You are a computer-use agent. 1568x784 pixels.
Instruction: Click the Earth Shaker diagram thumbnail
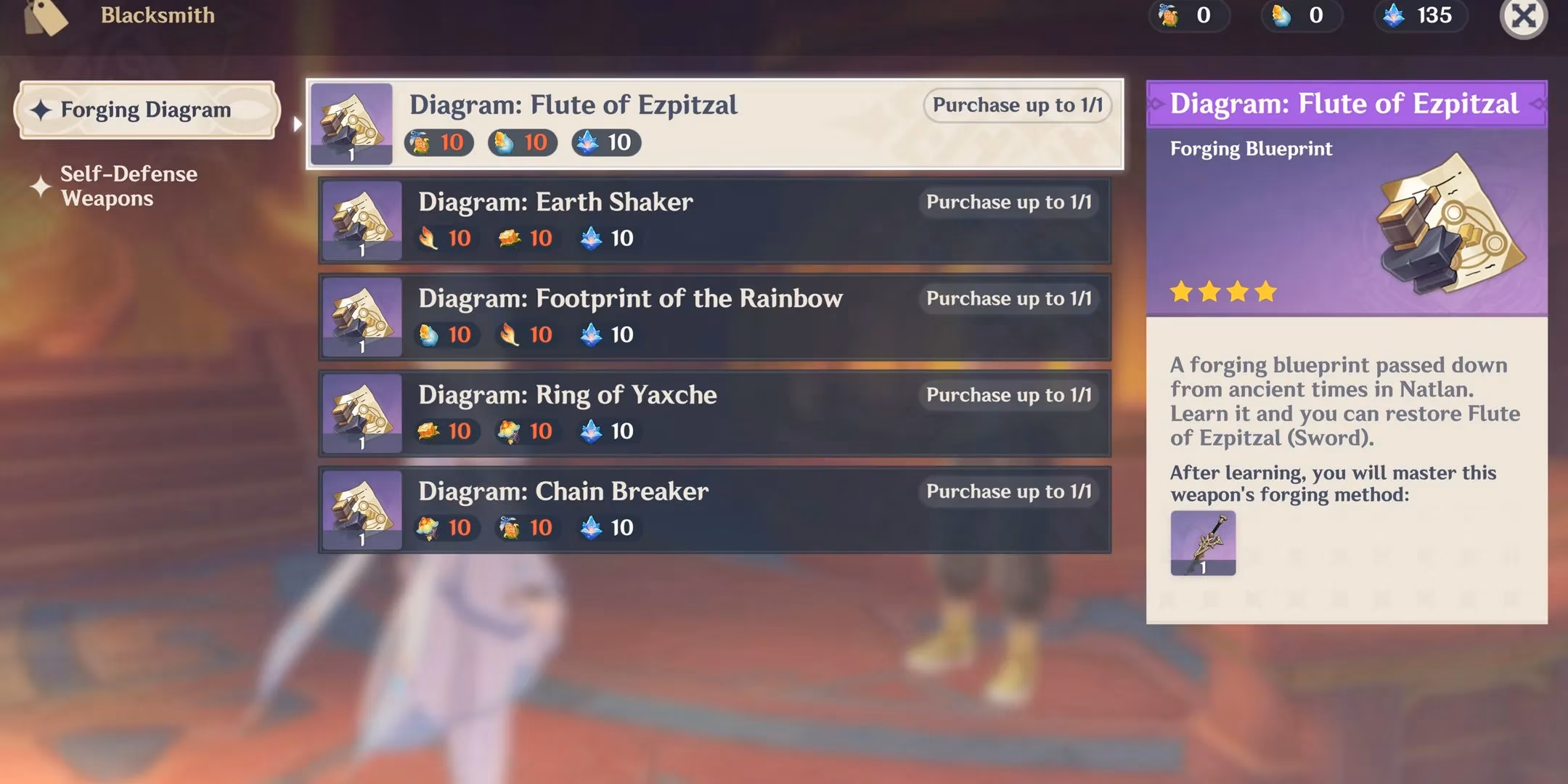click(362, 221)
